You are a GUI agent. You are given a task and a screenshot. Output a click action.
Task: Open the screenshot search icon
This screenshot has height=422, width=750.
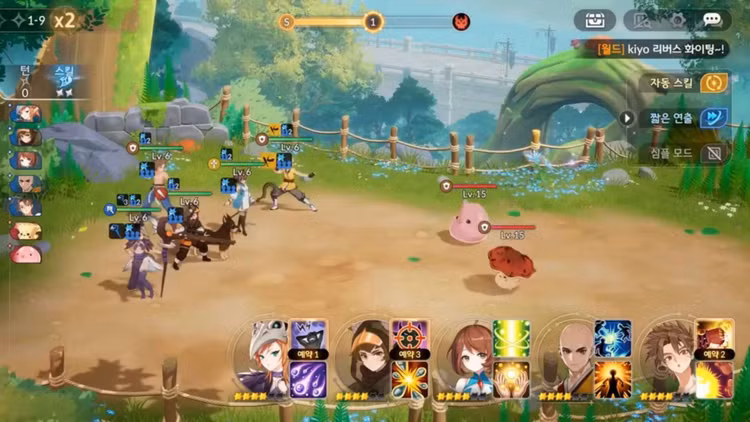coord(641,20)
